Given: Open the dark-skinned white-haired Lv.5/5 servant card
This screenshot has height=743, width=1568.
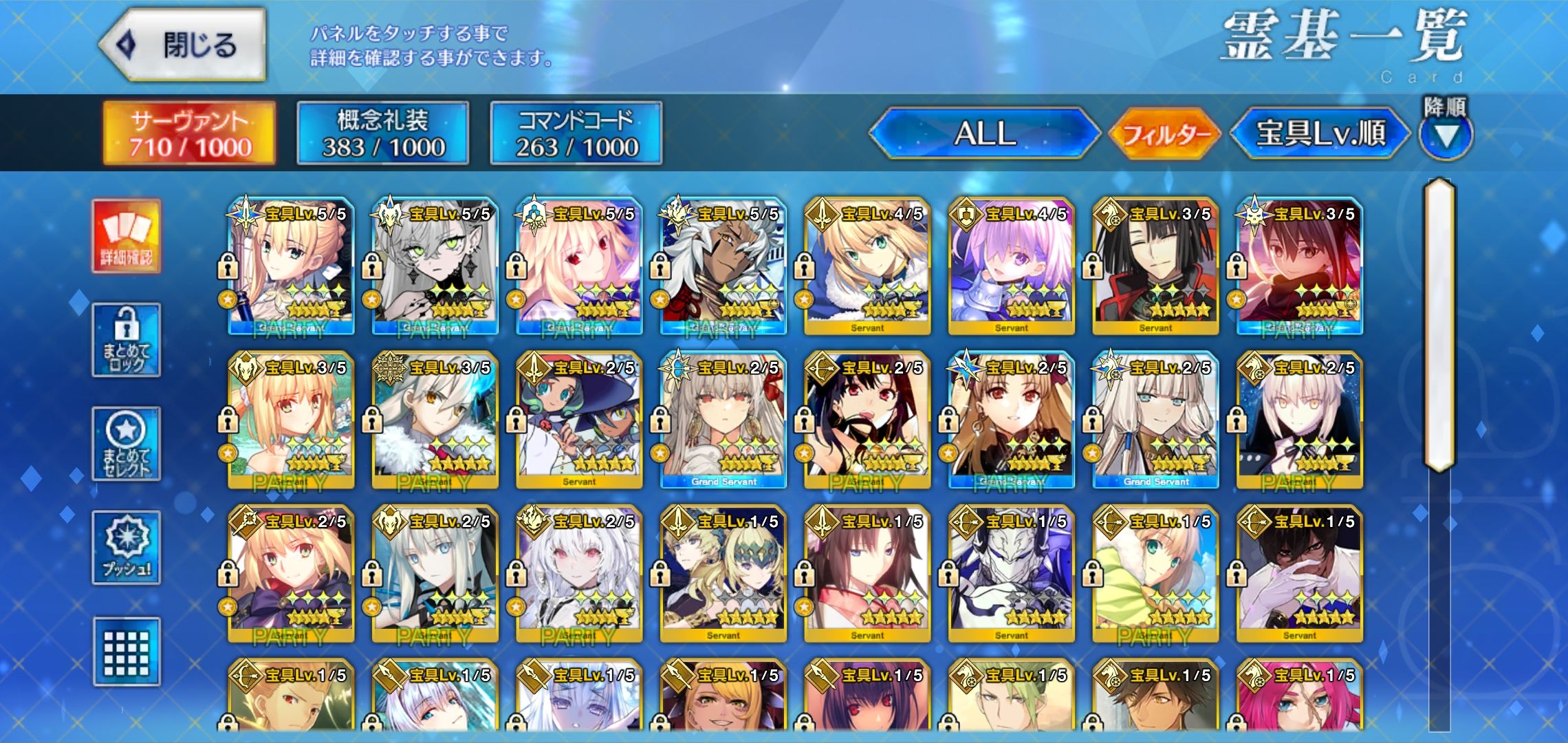Looking at the screenshot, I should point(723,266).
